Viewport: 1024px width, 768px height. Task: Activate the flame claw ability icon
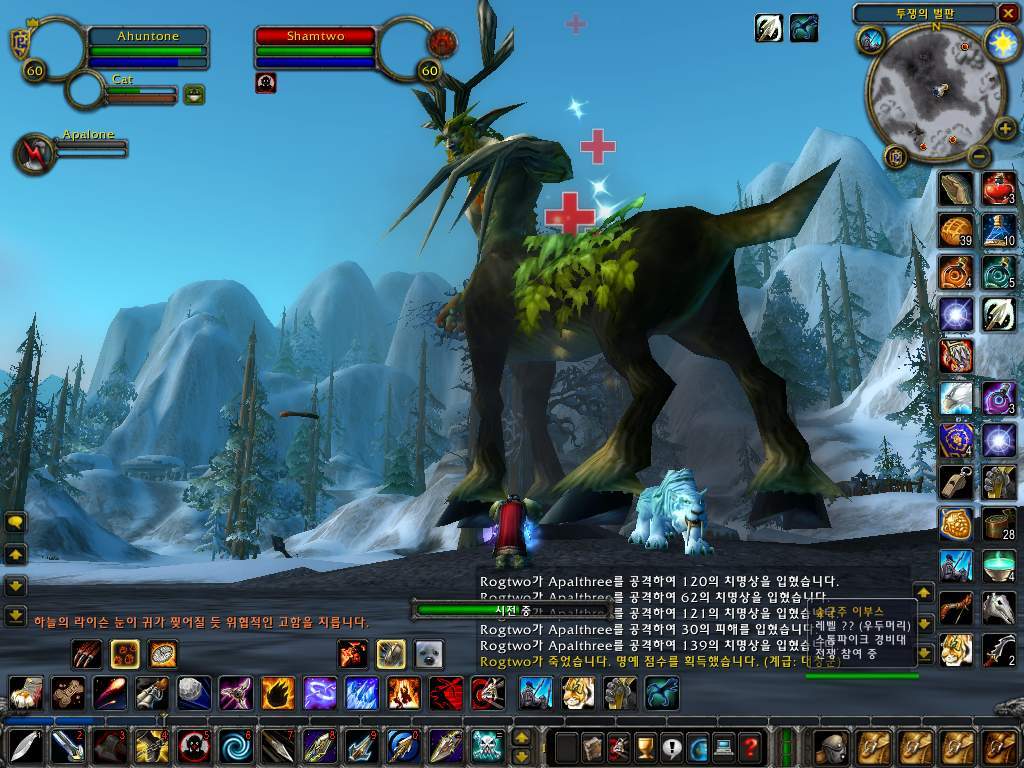[278, 692]
